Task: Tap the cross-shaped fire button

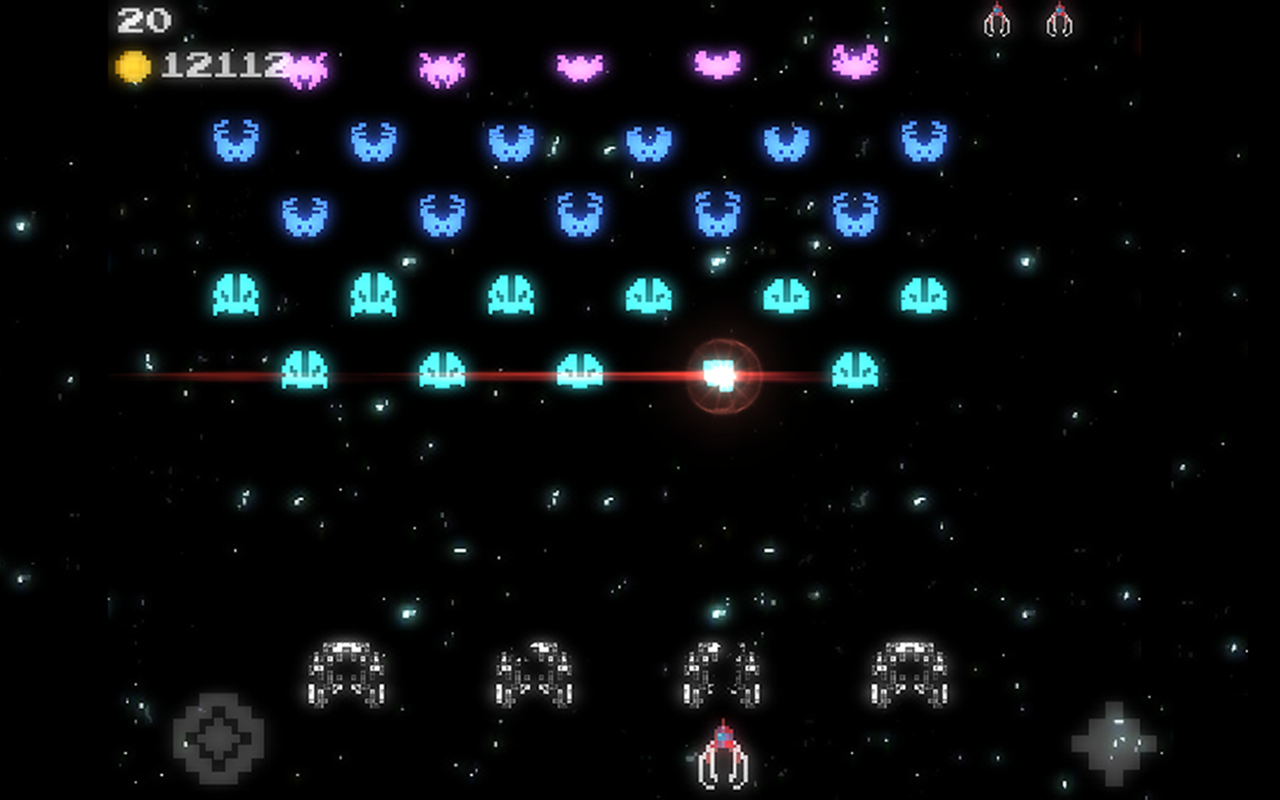Action: [1113, 743]
